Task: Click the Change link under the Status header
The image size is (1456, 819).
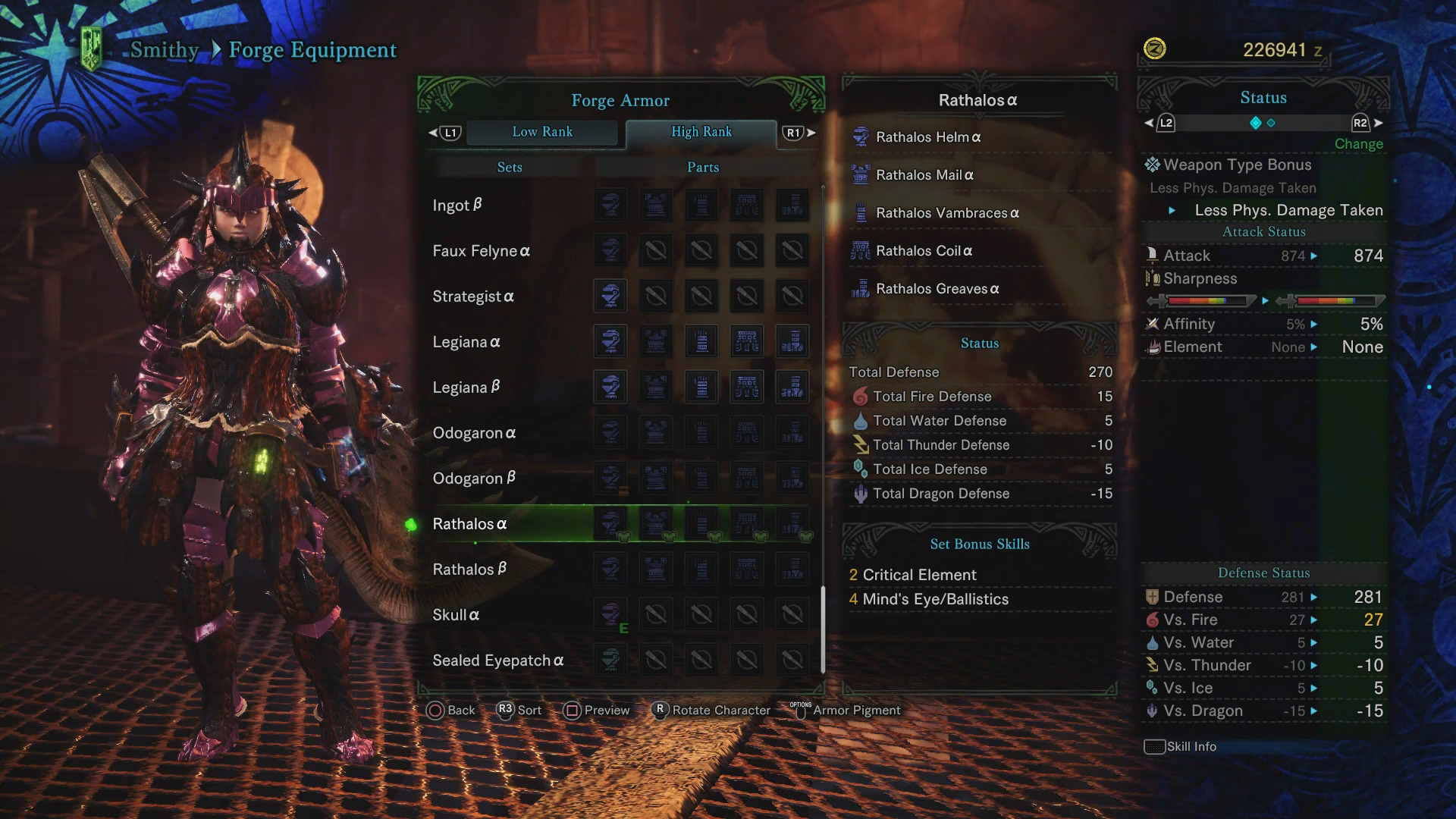Action: tap(1358, 144)
